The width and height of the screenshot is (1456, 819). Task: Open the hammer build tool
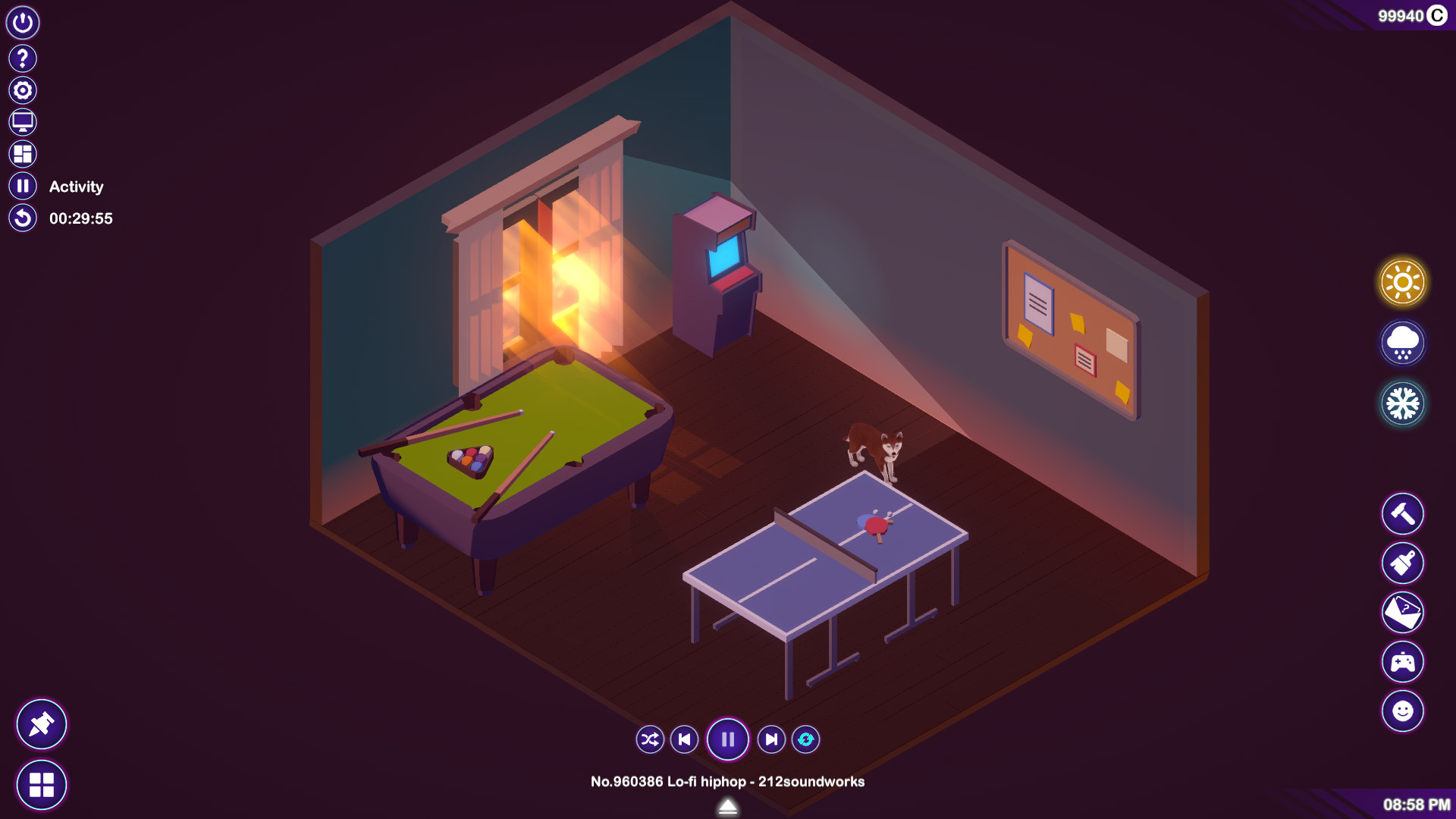(1402, 514)
